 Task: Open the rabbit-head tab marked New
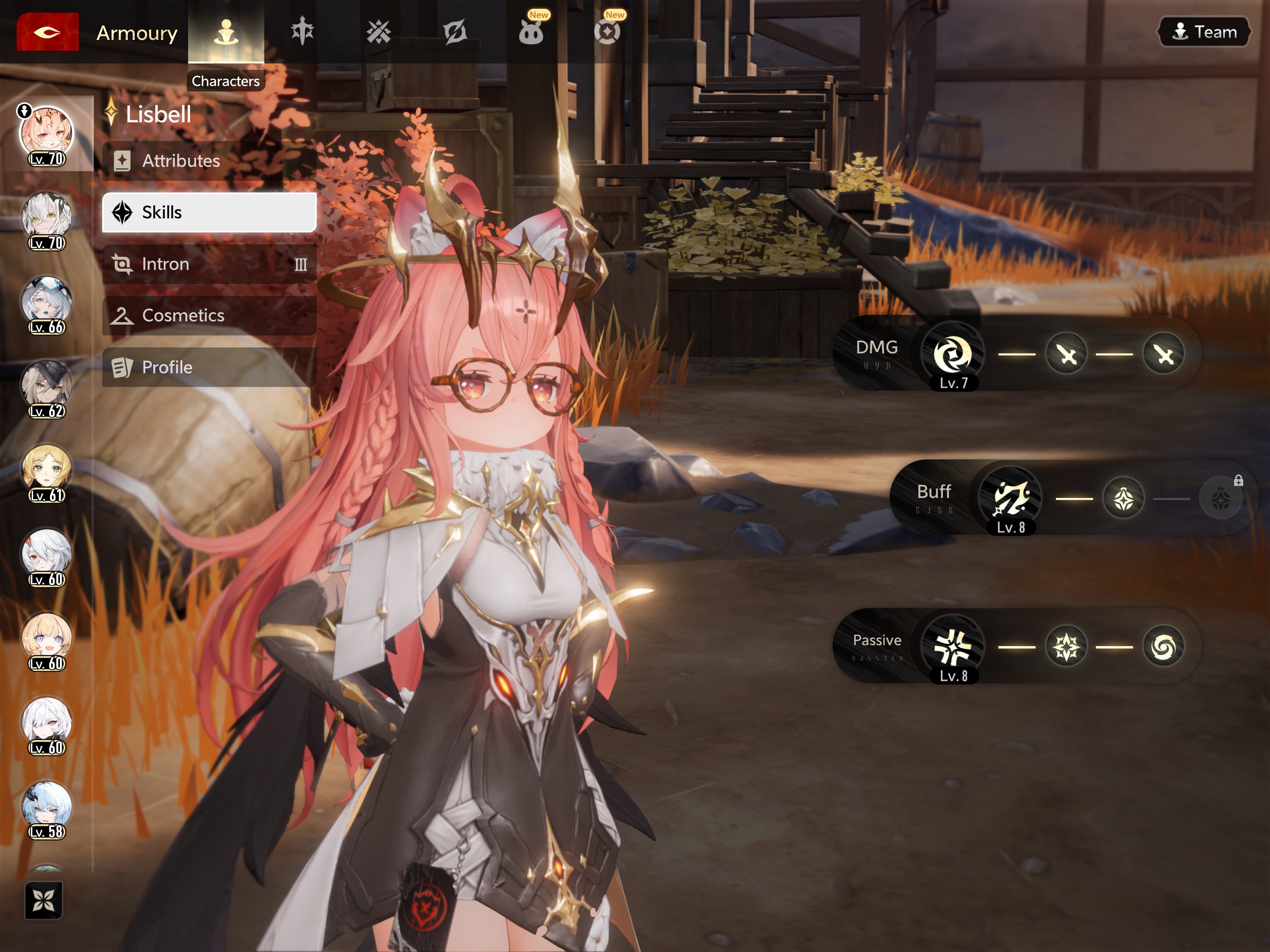[x=530, y=32]
